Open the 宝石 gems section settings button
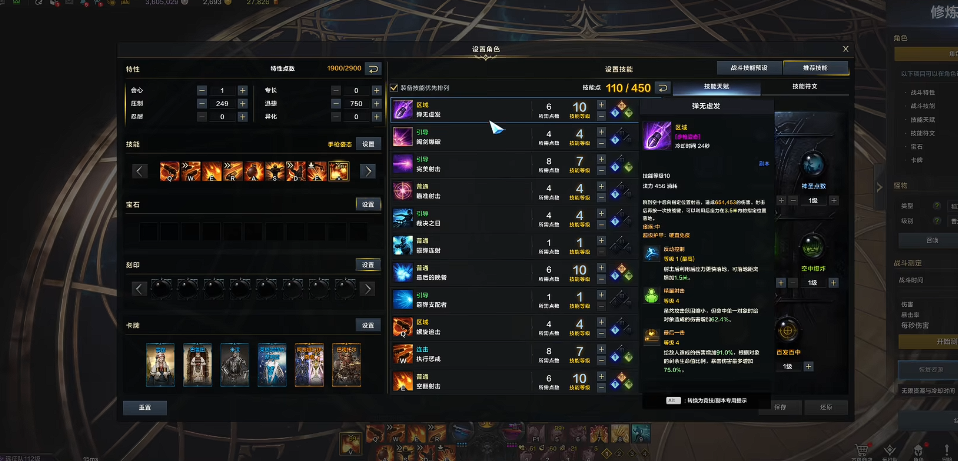The image size is (958, 461). click(x=369, y=204)
